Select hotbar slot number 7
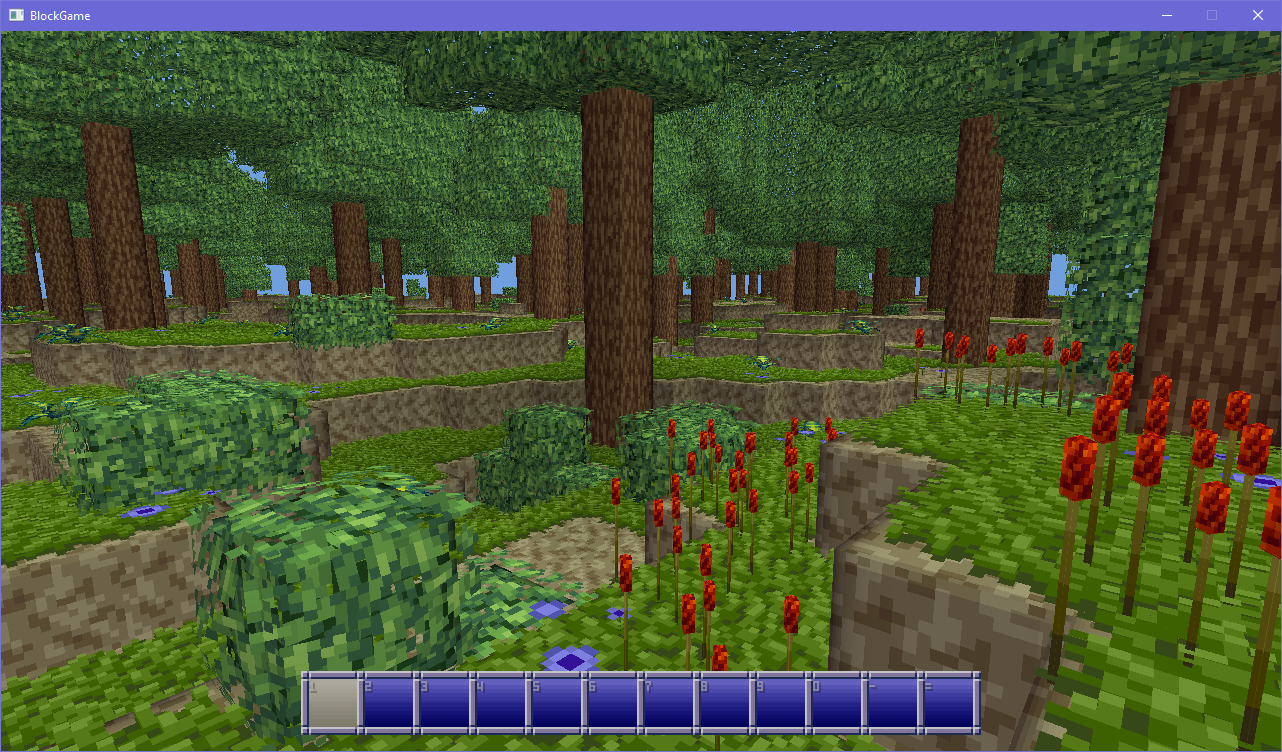Viewport: 1282px width, 752px height. (x=668, y=702)
